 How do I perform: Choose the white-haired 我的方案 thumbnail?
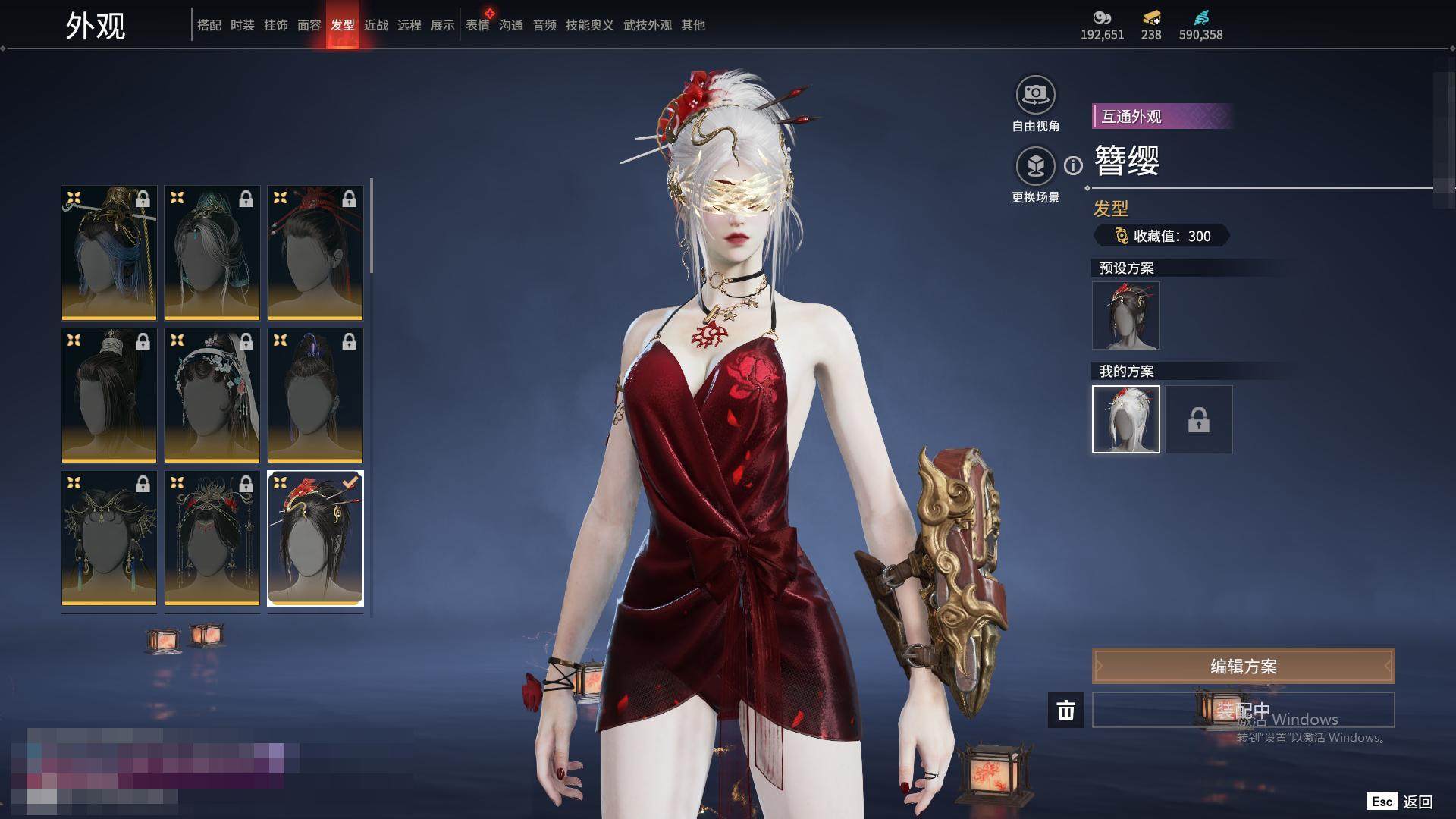1126,419
